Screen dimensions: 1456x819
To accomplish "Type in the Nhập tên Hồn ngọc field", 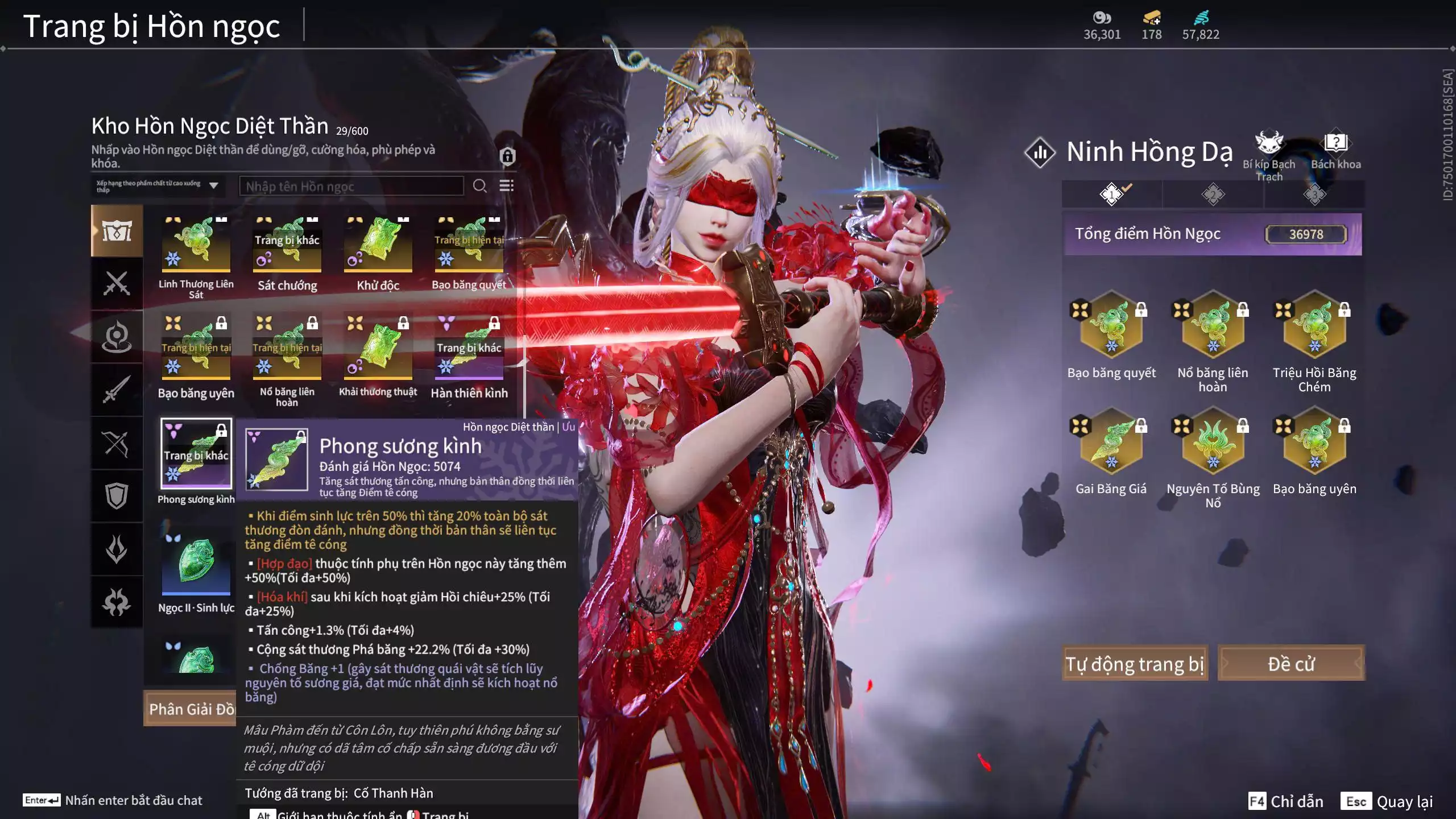I will pyautogui.click(x=351, y=187).
